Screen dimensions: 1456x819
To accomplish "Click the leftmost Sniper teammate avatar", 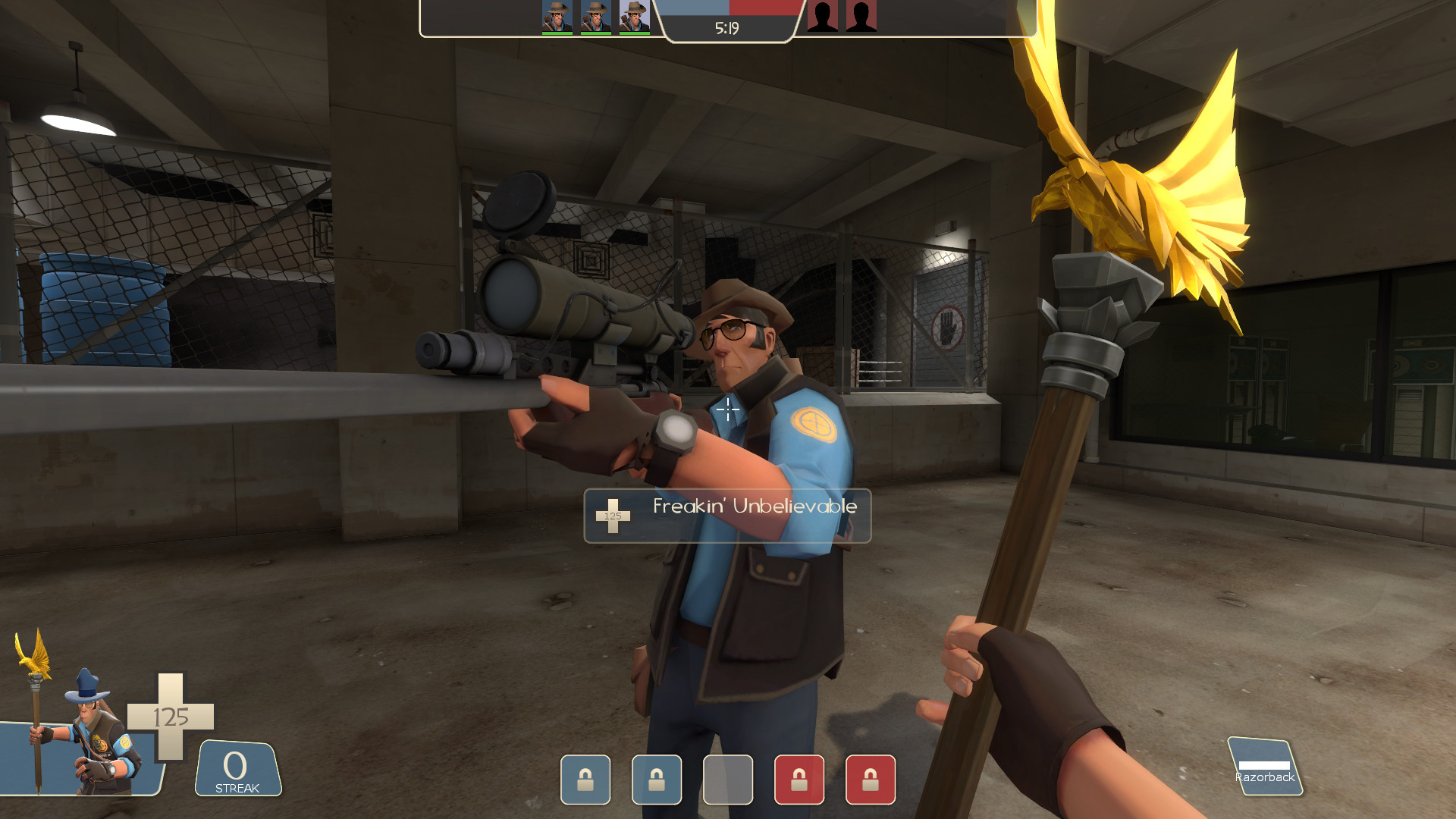I will pyautogui.click(x=557, y=17).
